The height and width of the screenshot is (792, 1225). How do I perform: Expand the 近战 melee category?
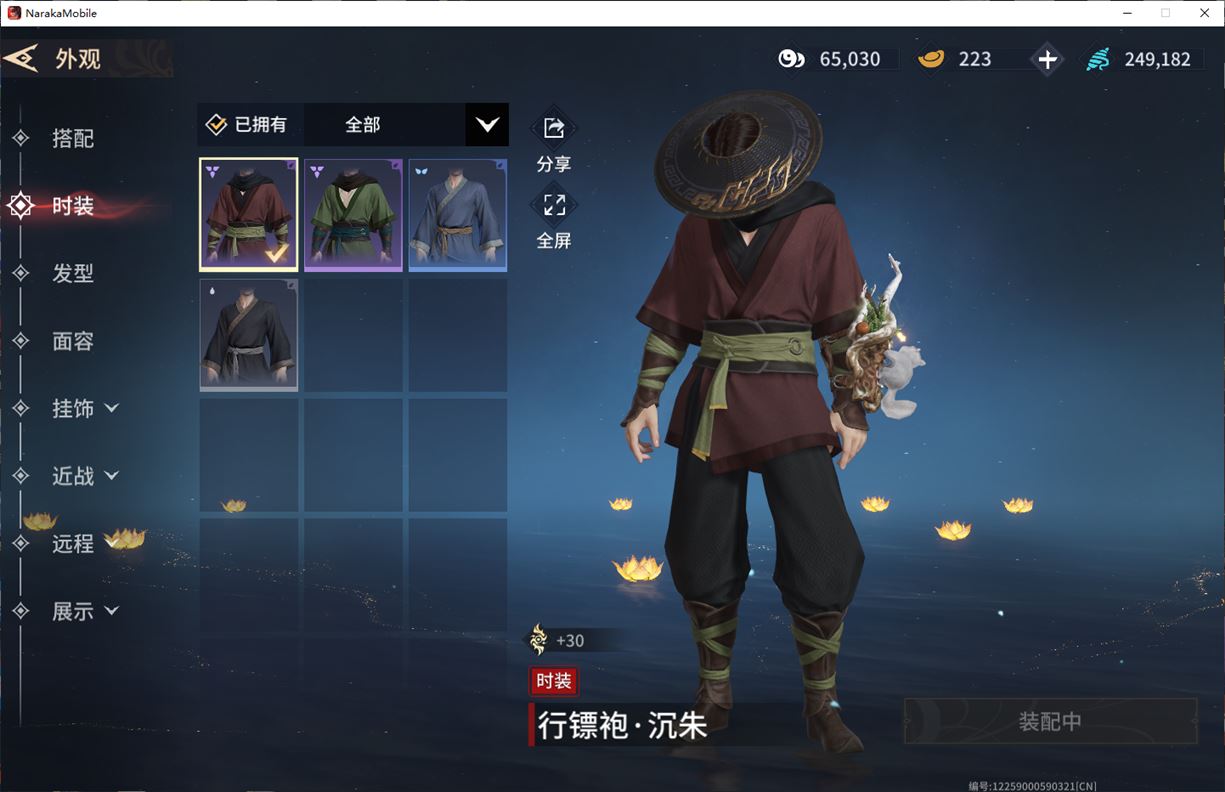tap(84, 476)
